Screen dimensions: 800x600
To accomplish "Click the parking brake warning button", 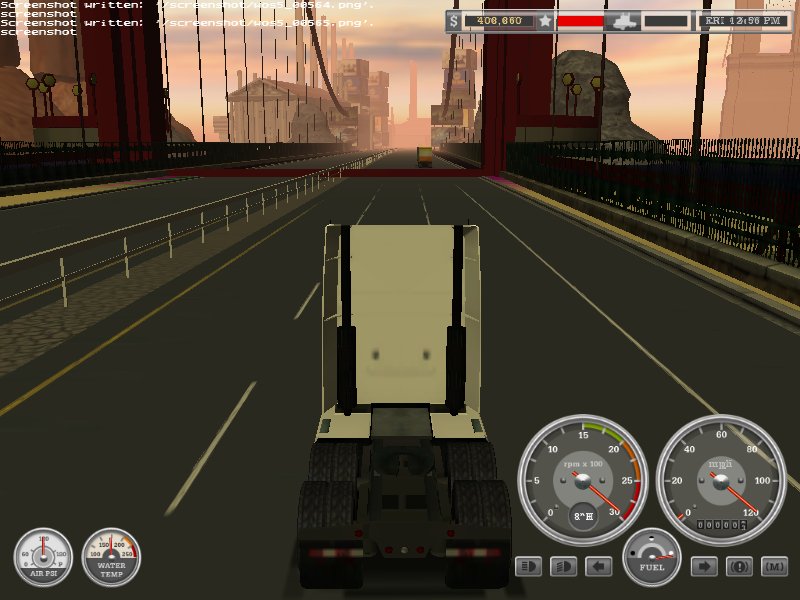I will point(739,567).
